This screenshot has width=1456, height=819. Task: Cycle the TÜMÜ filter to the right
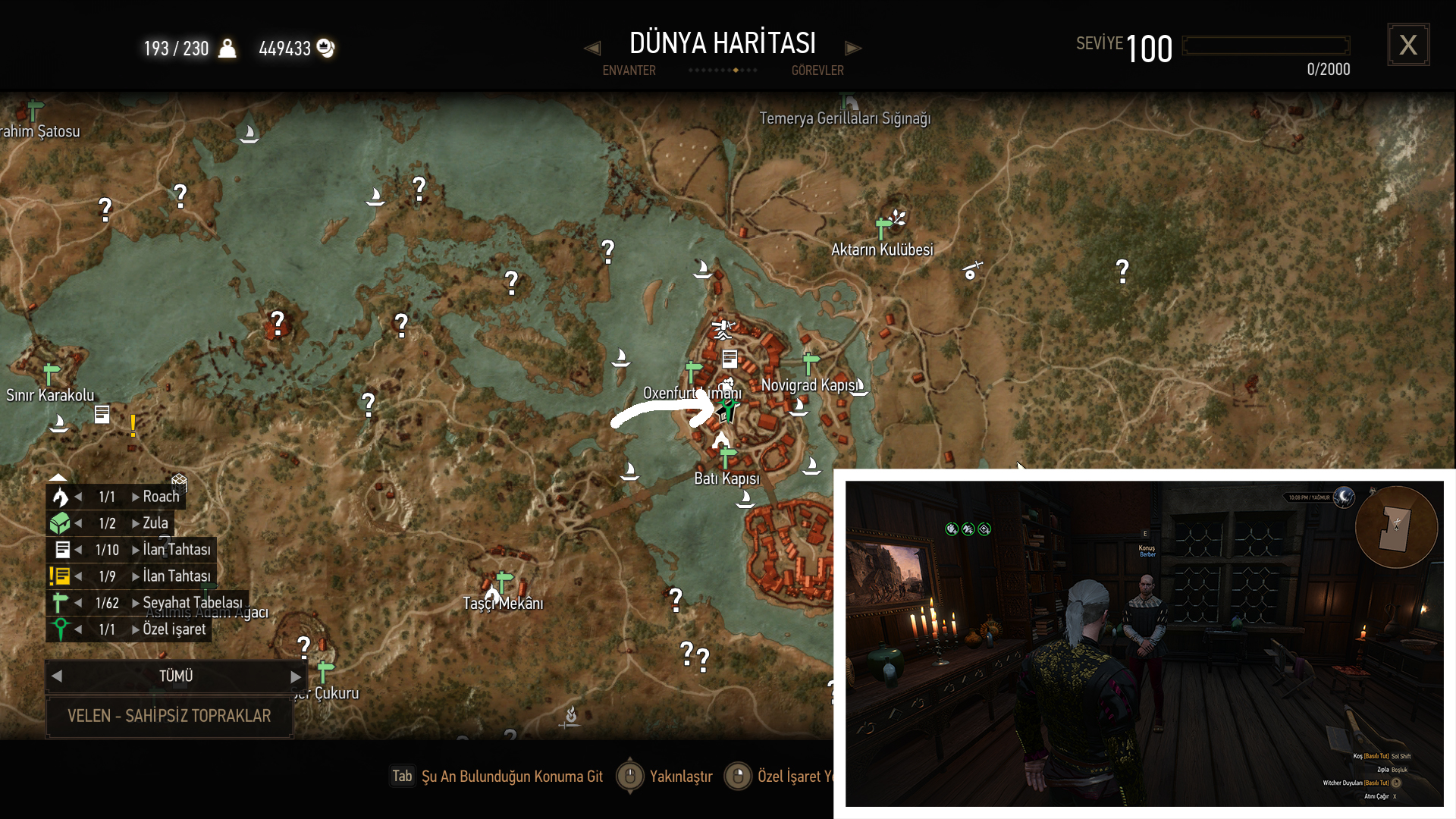296,676
